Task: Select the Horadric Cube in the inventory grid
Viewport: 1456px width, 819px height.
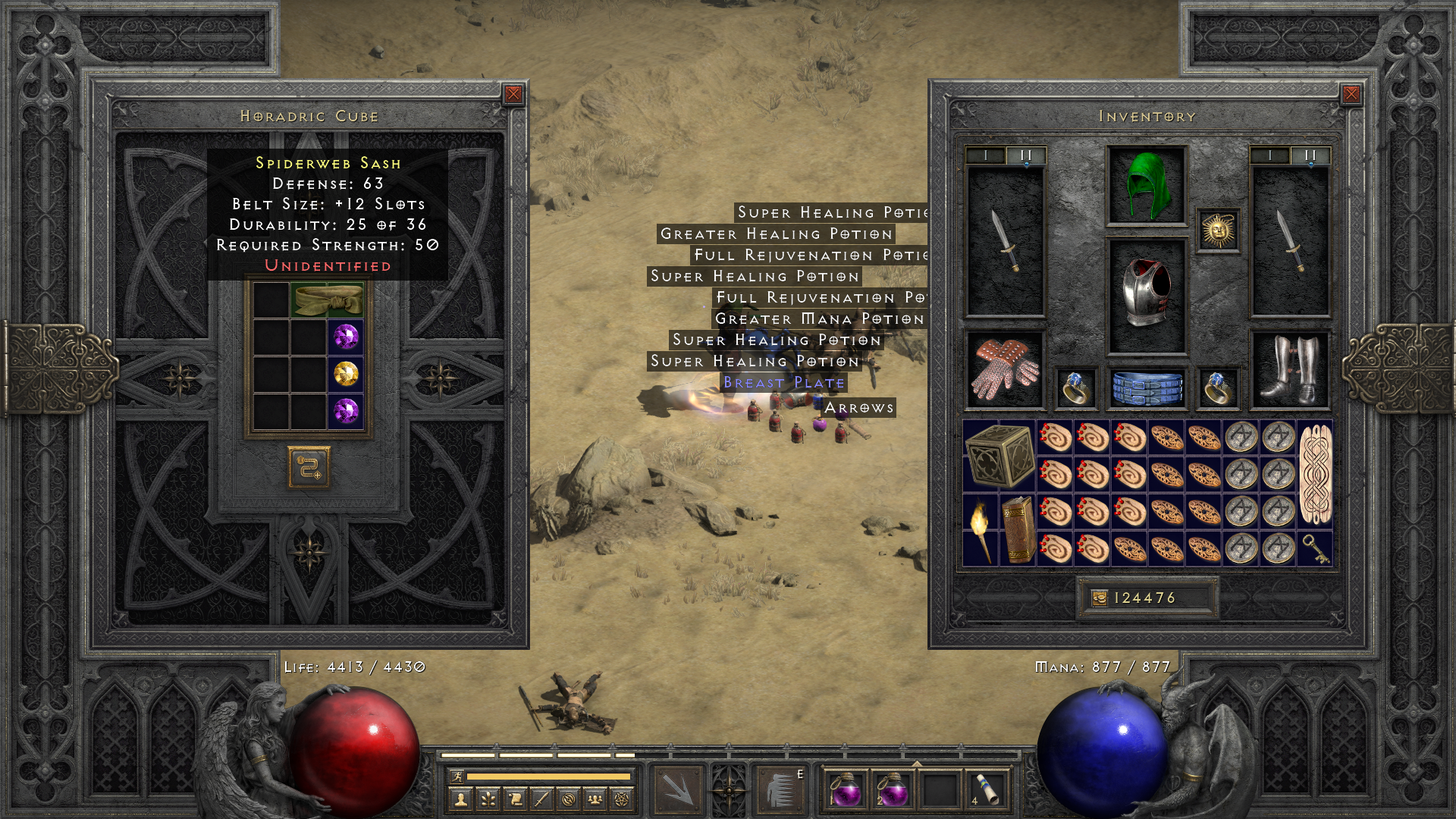Action: [999, 455]
